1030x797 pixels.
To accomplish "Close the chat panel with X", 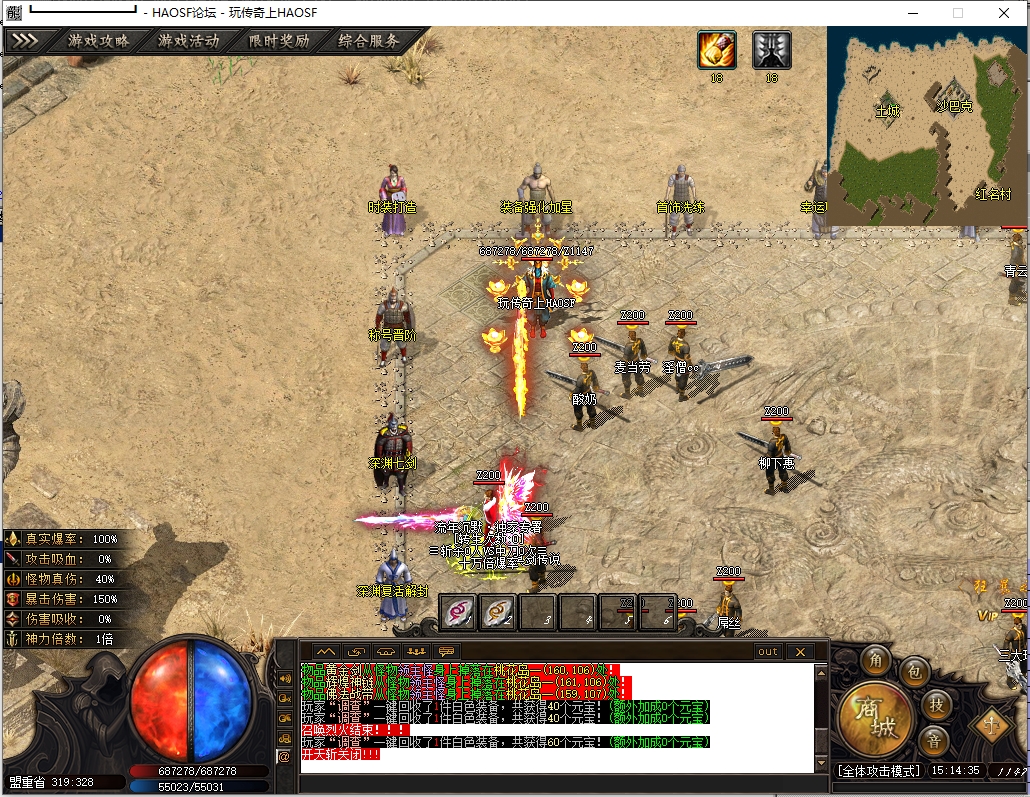I will [x=799, y=651].
